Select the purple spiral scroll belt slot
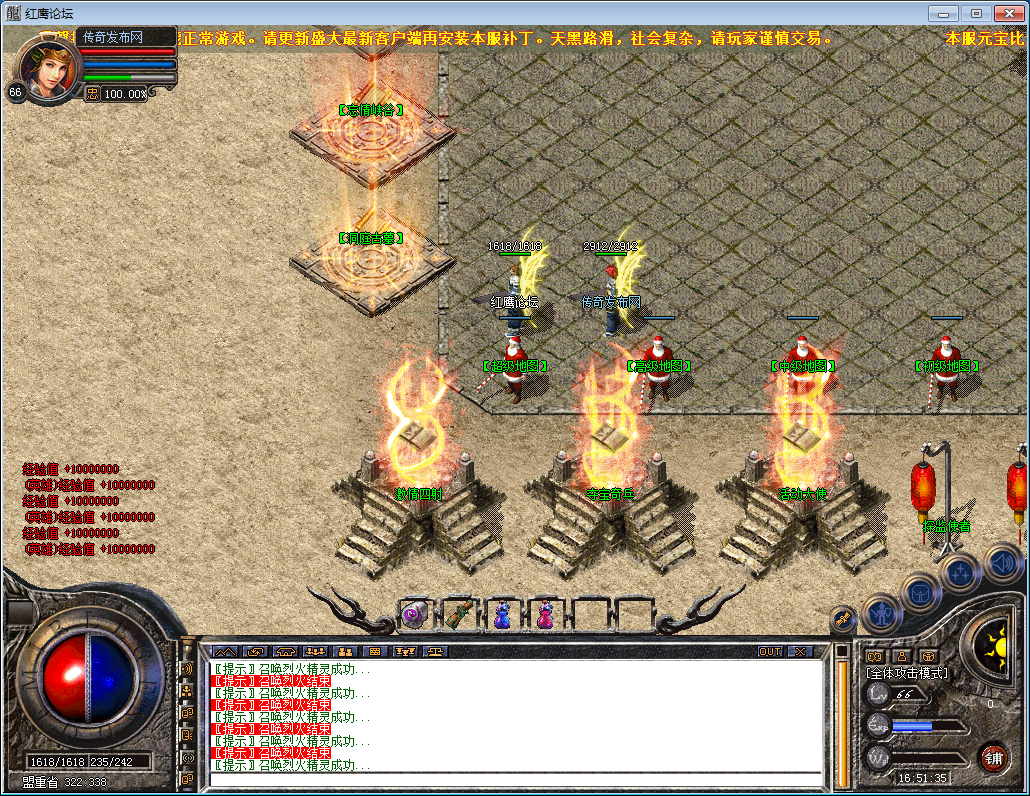The height and width of the screenshot is (796, 1030). pos(414,614)
